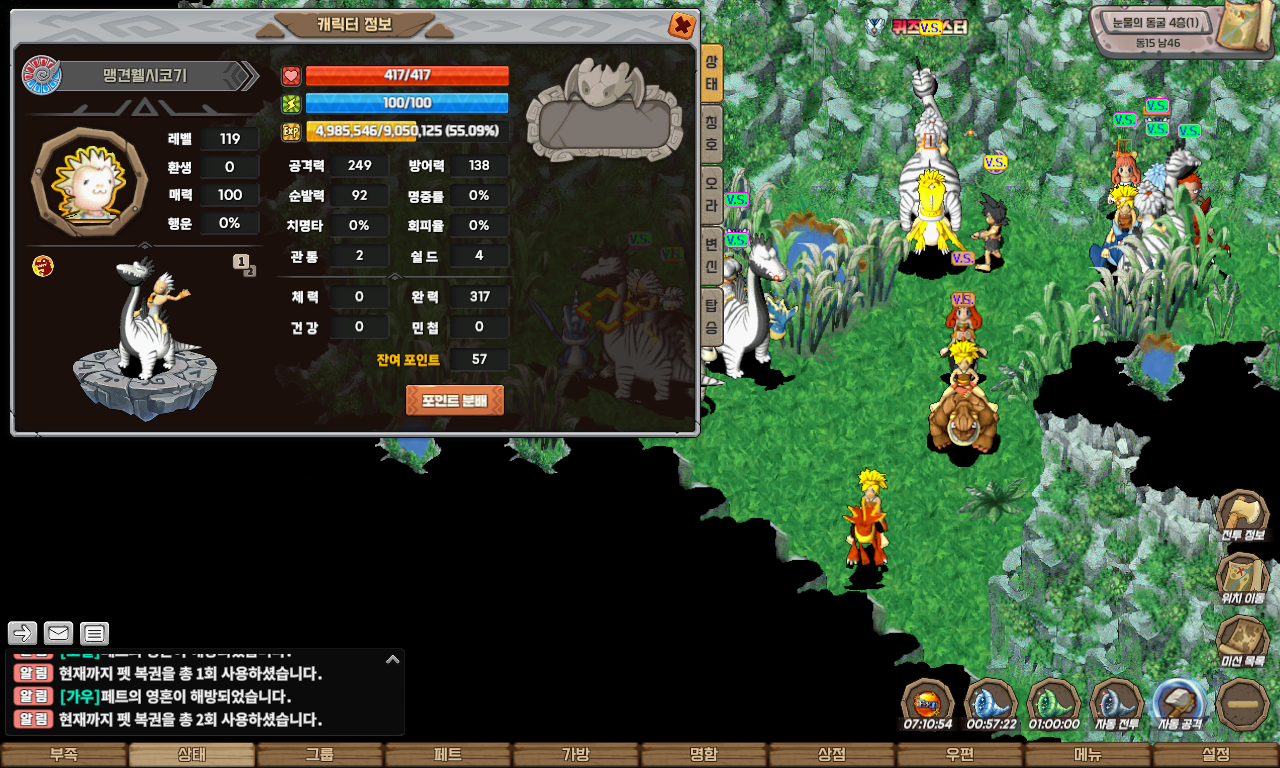Open the 페트 pet menu
Viewport: 1280px width, 768px height.
pos(448,755)
